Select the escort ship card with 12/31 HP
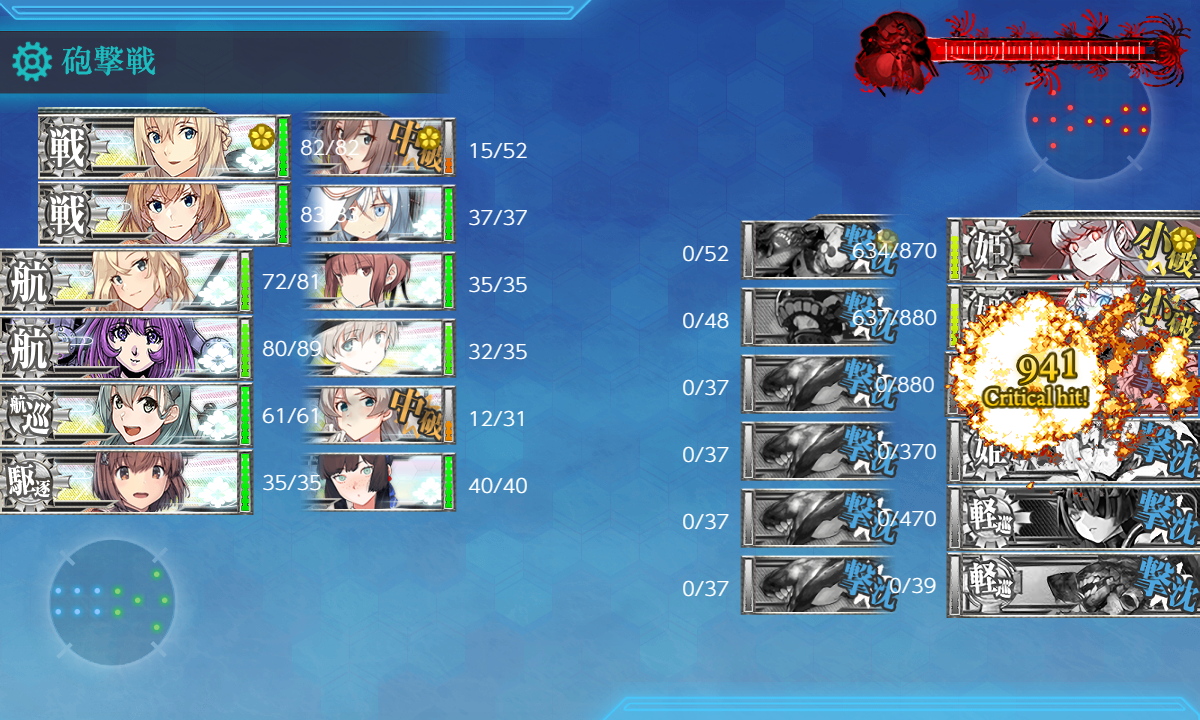Viewport: 1200px width, 720px height. (380, 415)
